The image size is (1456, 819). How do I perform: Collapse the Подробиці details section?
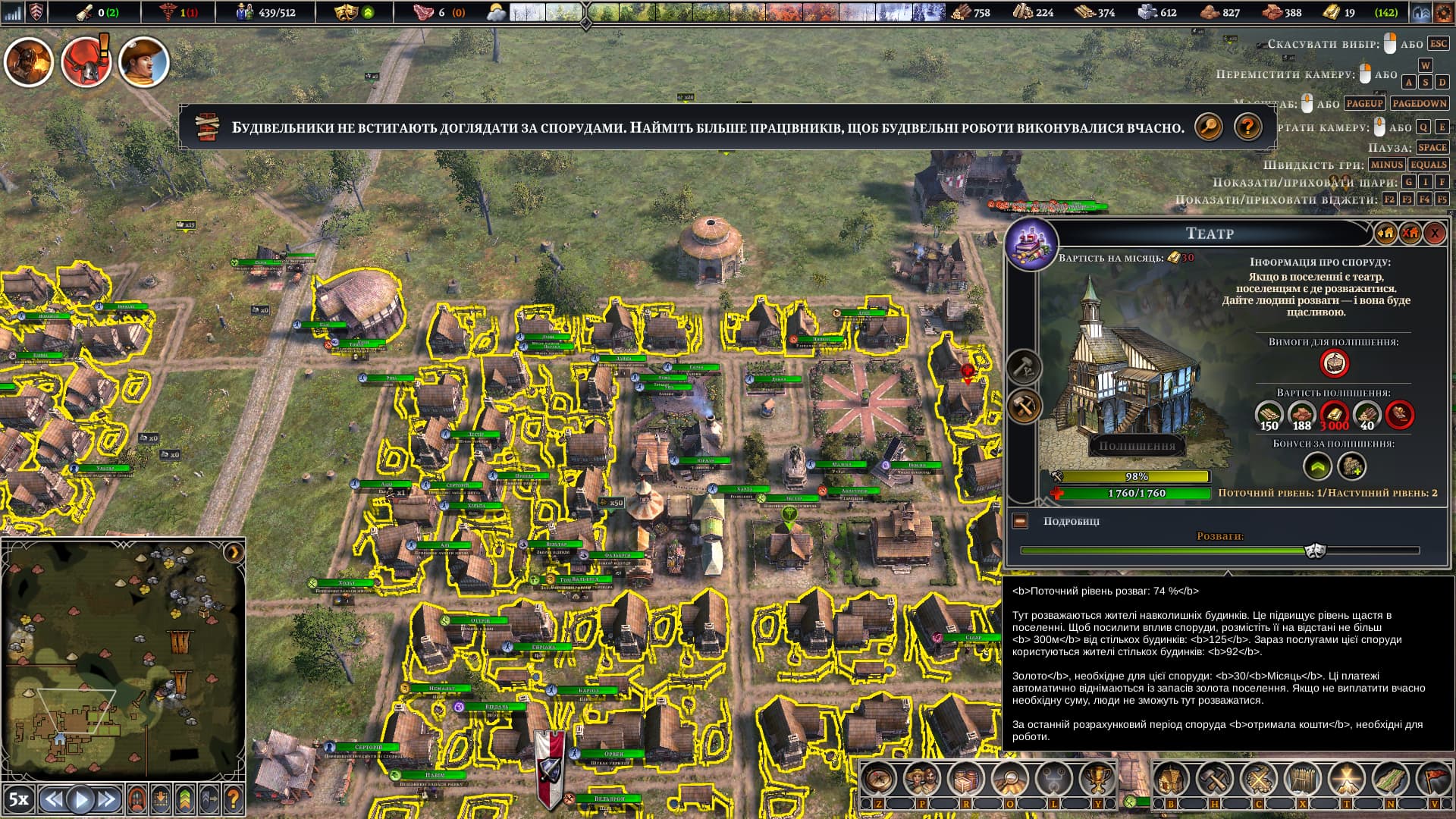(x=1020, y=521)
